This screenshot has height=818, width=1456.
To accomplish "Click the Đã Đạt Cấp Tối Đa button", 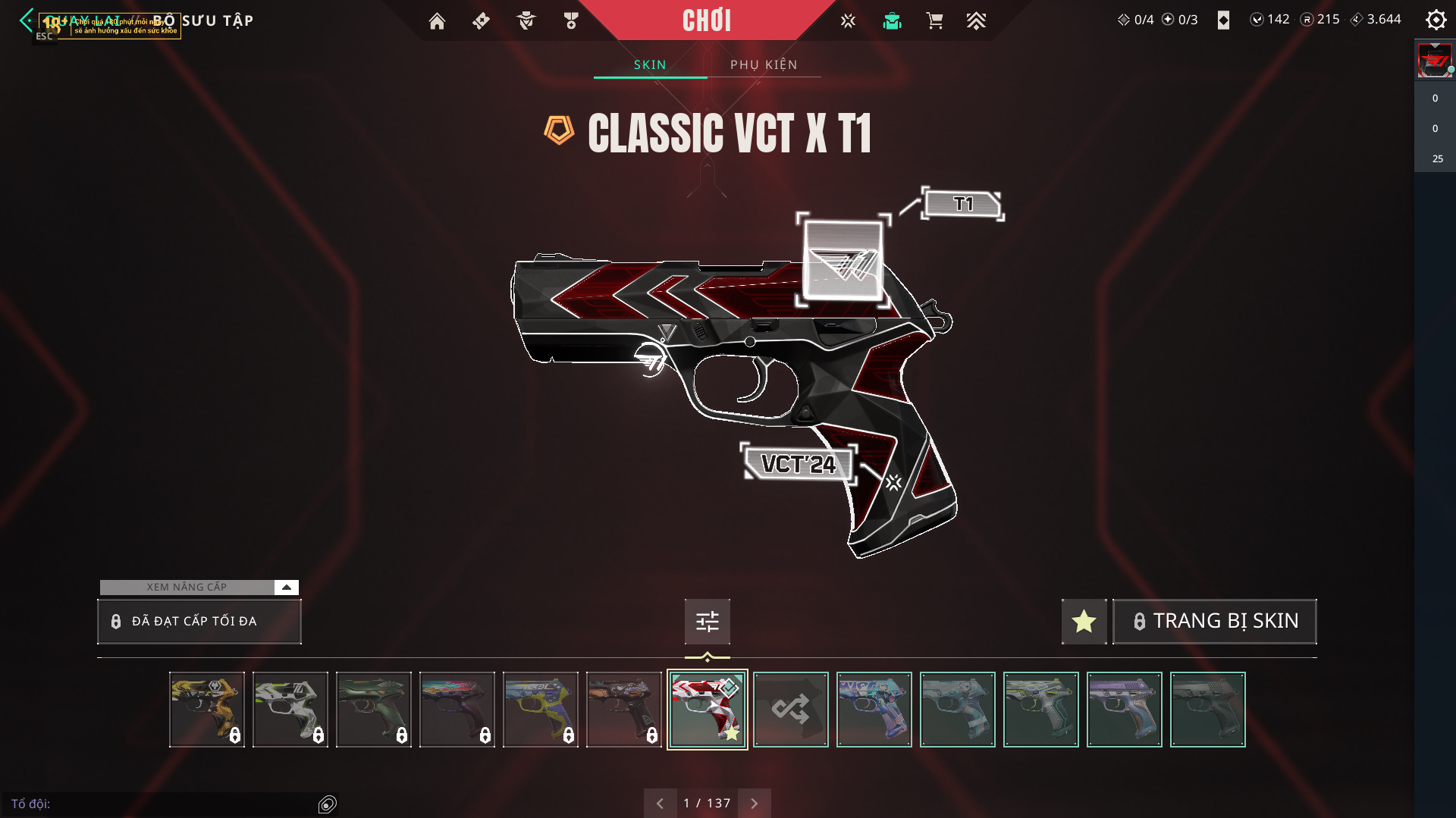I will [x=199, y=621].
